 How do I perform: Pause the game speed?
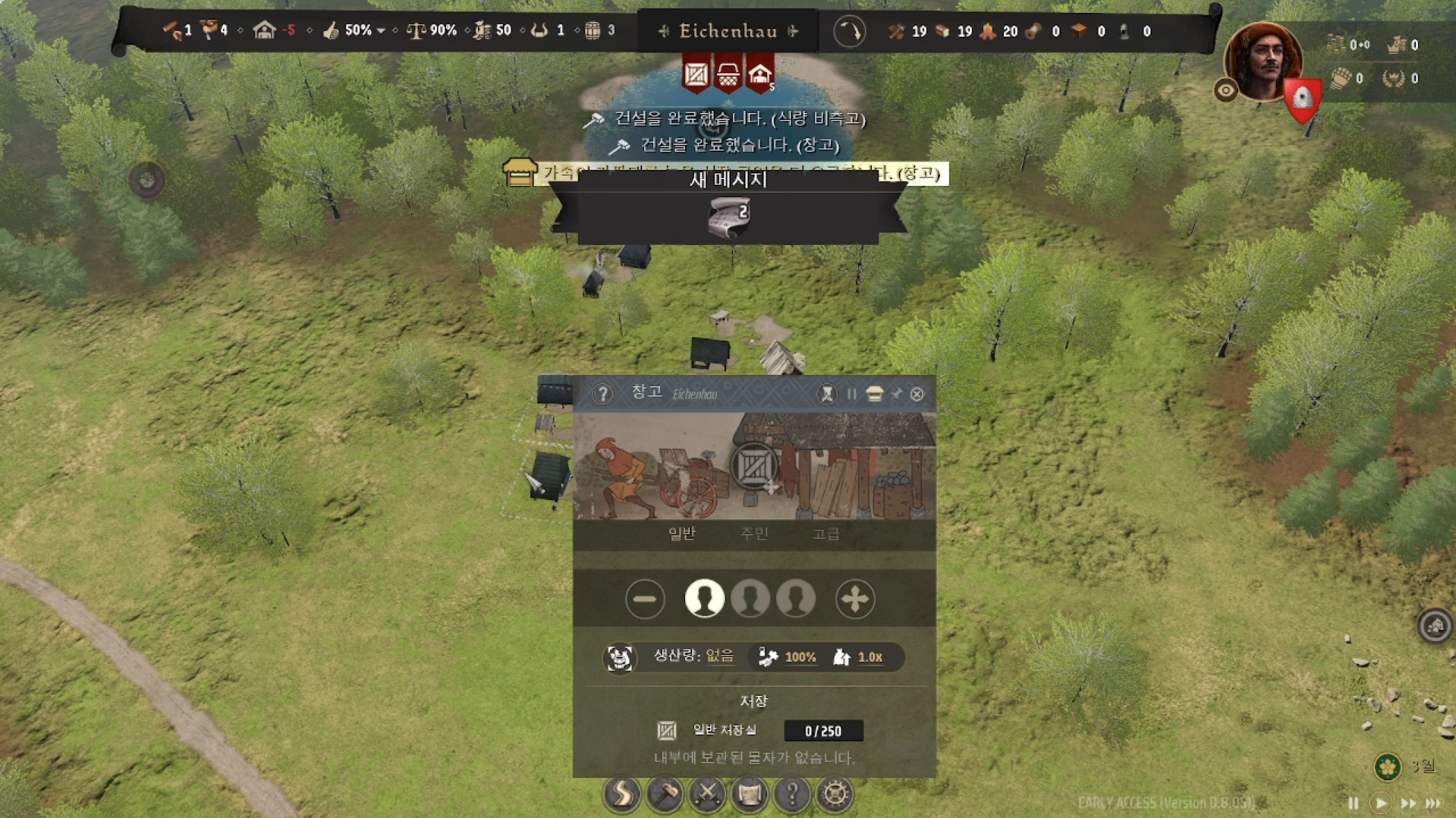pyautogui.click(x=1353, y=803)
